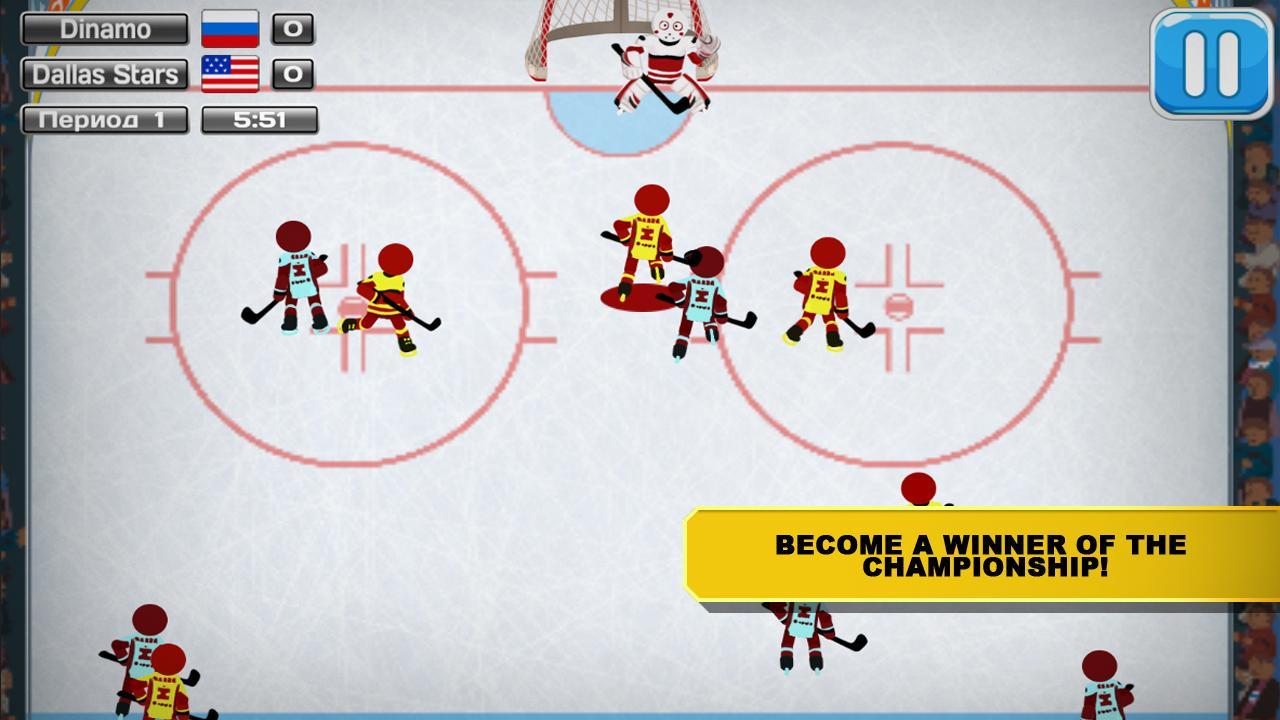Tap the 5:51 game timer
The width and height of the screenshot is (1280, 720).
coord(260,118)
